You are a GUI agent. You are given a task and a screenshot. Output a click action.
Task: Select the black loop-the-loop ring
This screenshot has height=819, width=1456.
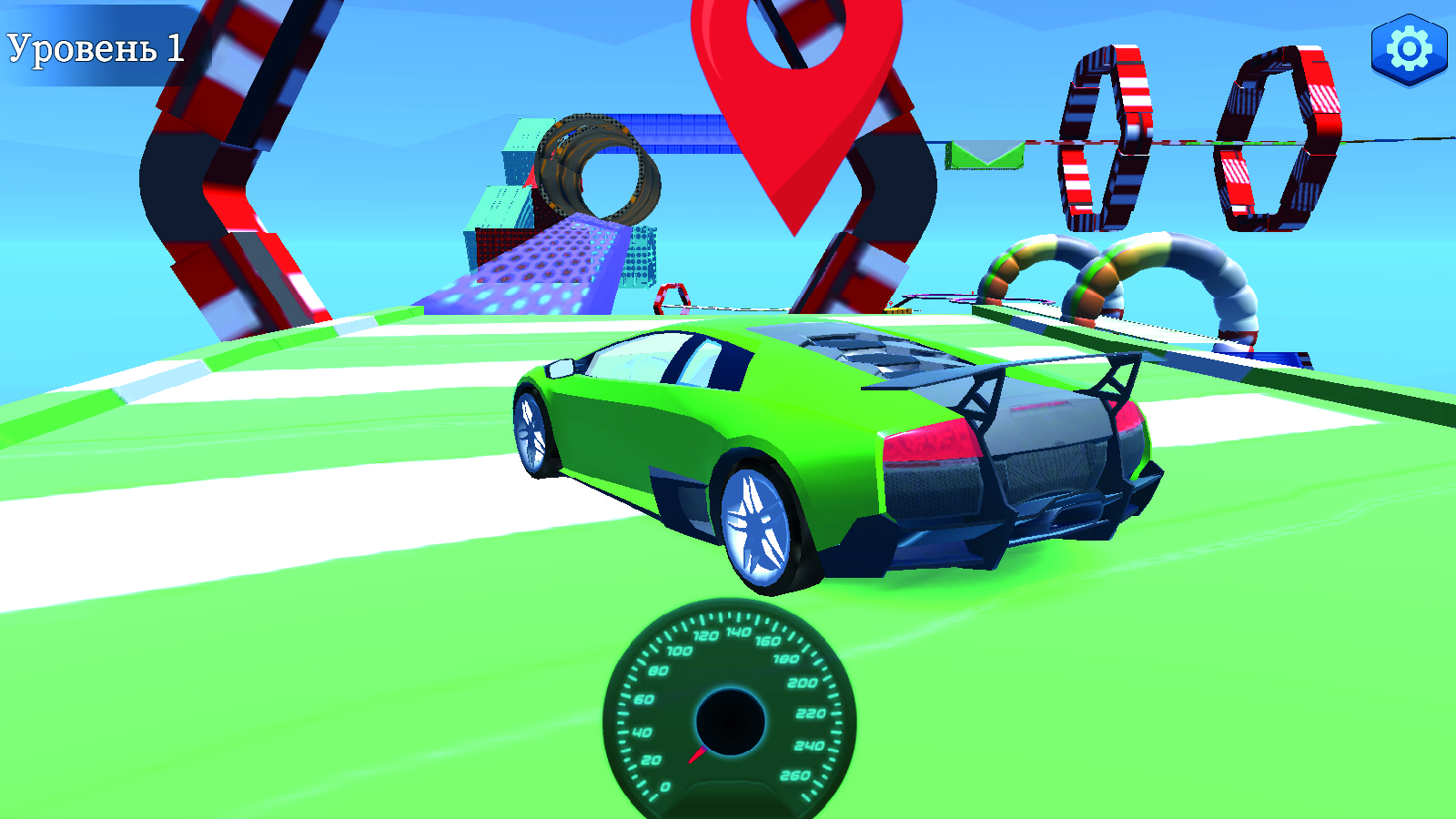[x=601, y=168]
